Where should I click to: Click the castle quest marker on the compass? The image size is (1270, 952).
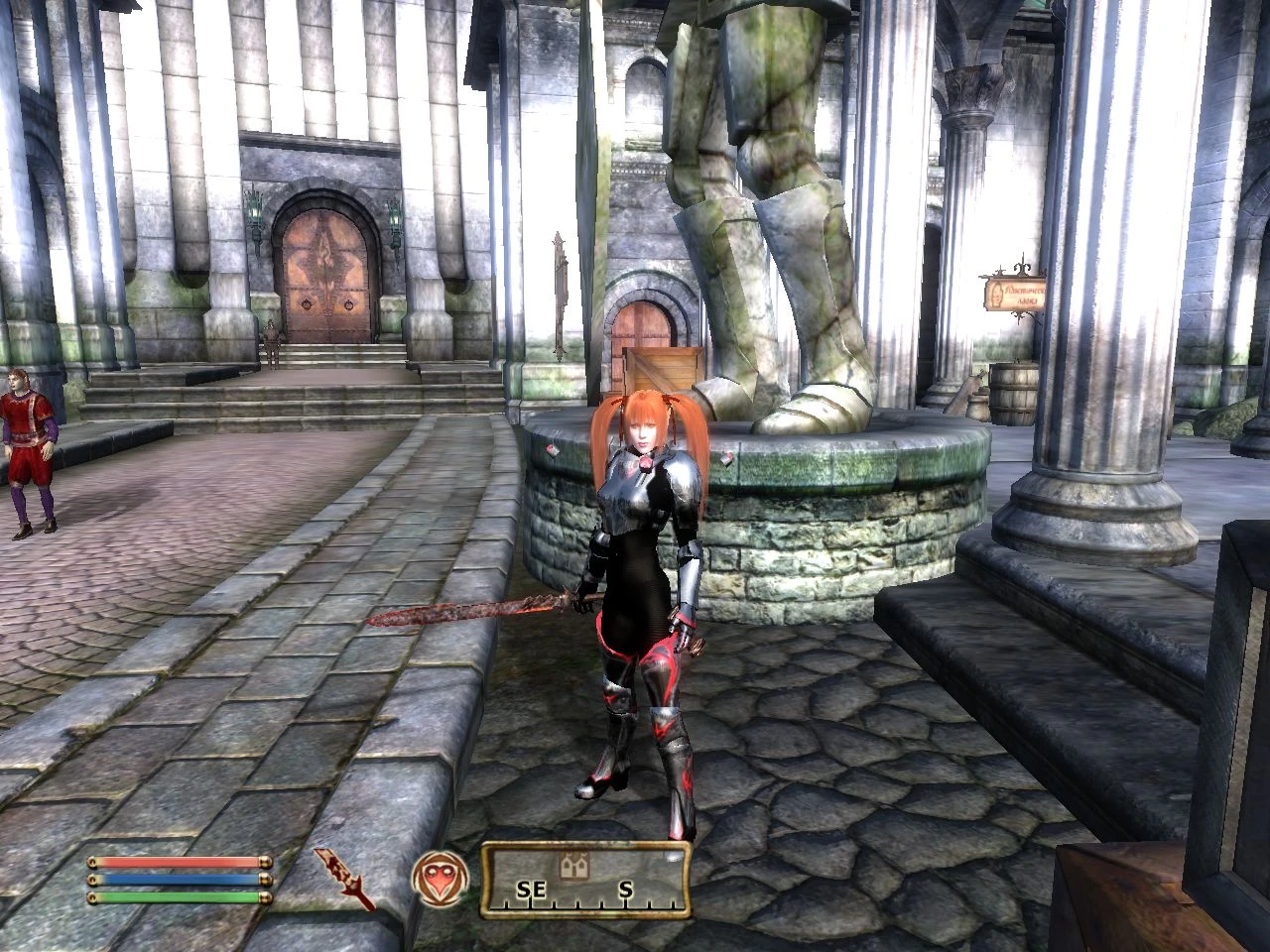coord(573,867)
